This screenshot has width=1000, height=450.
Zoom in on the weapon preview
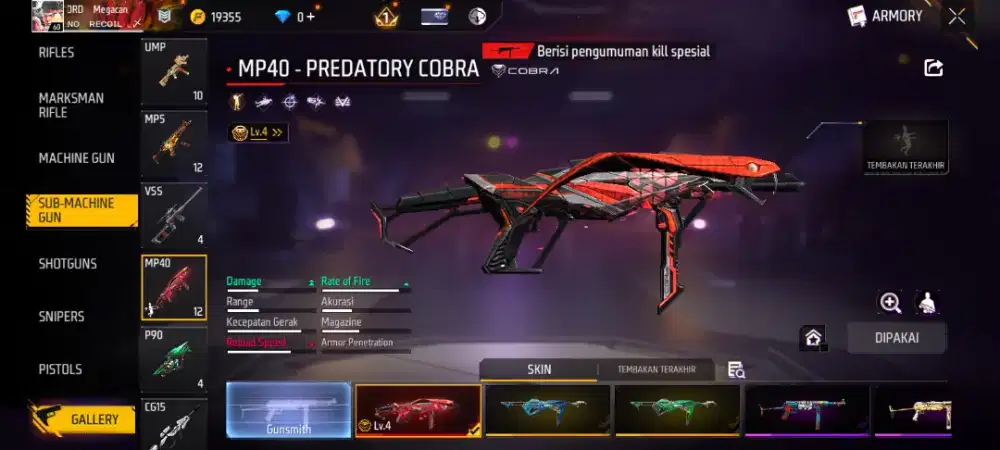coord(890,303)
